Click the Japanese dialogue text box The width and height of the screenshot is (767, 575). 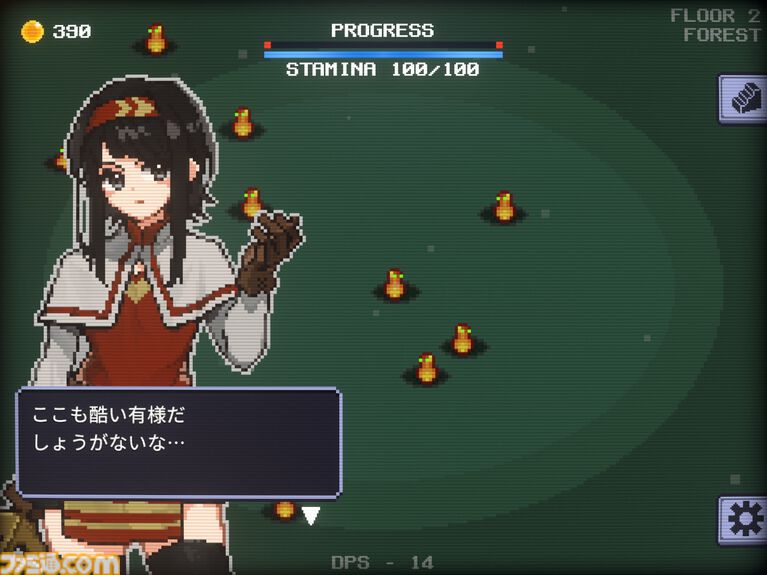(x=178, y=442)
